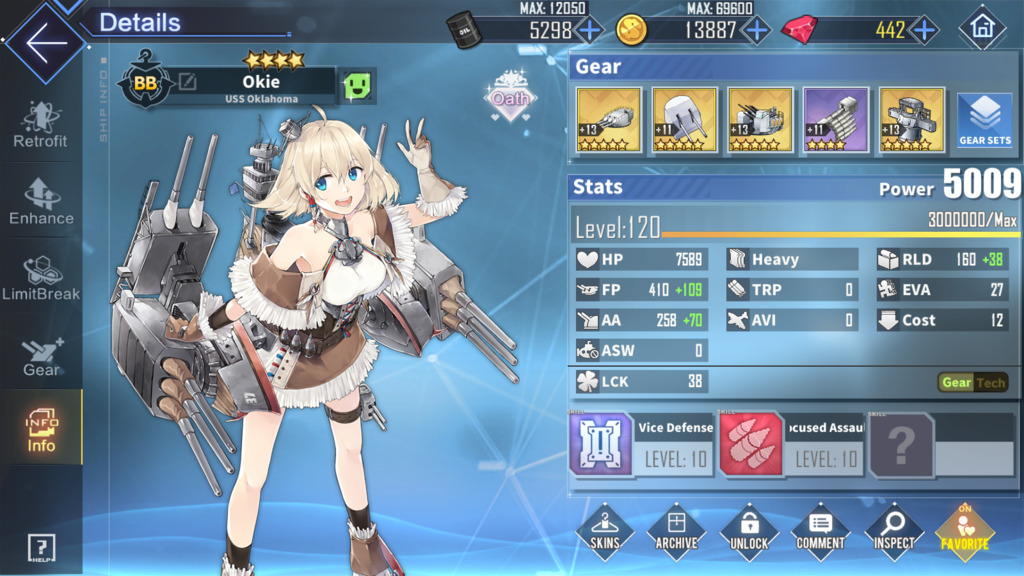Open the Archive button
The width and height of the screenshot is (1024, 576).
coord(676,531)
